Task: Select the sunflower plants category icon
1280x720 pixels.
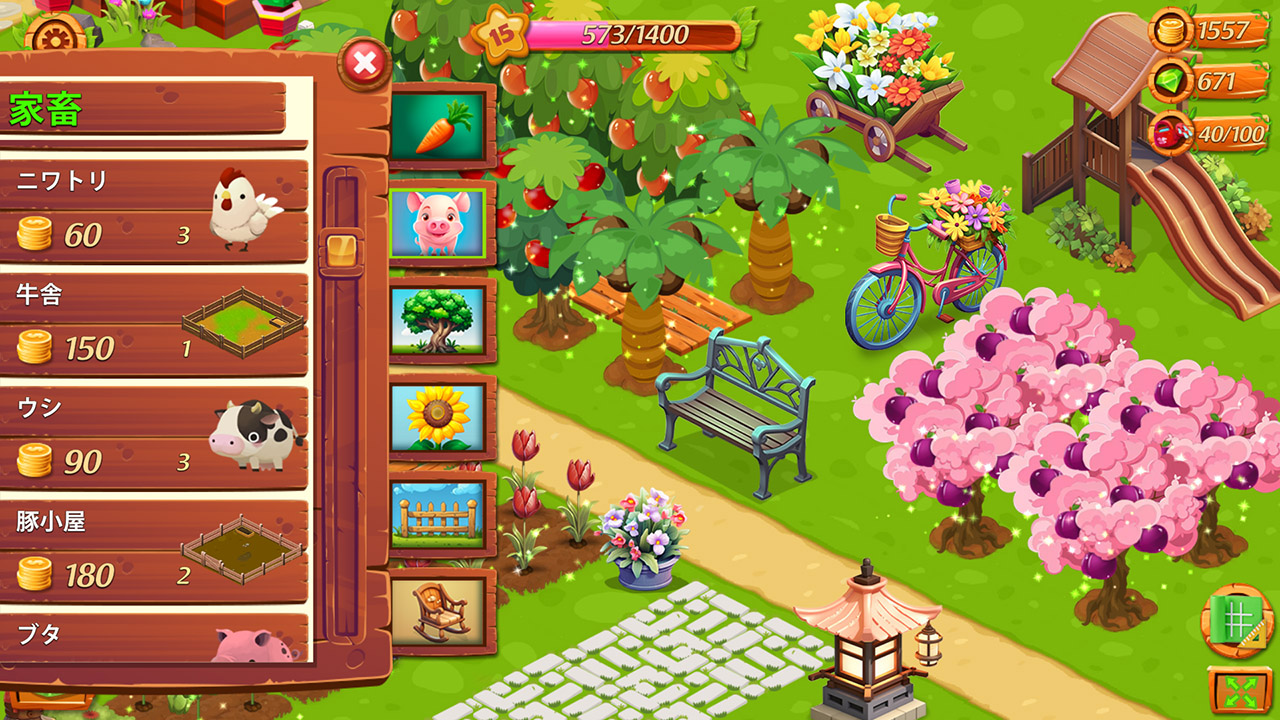Action: coord(441,411)
